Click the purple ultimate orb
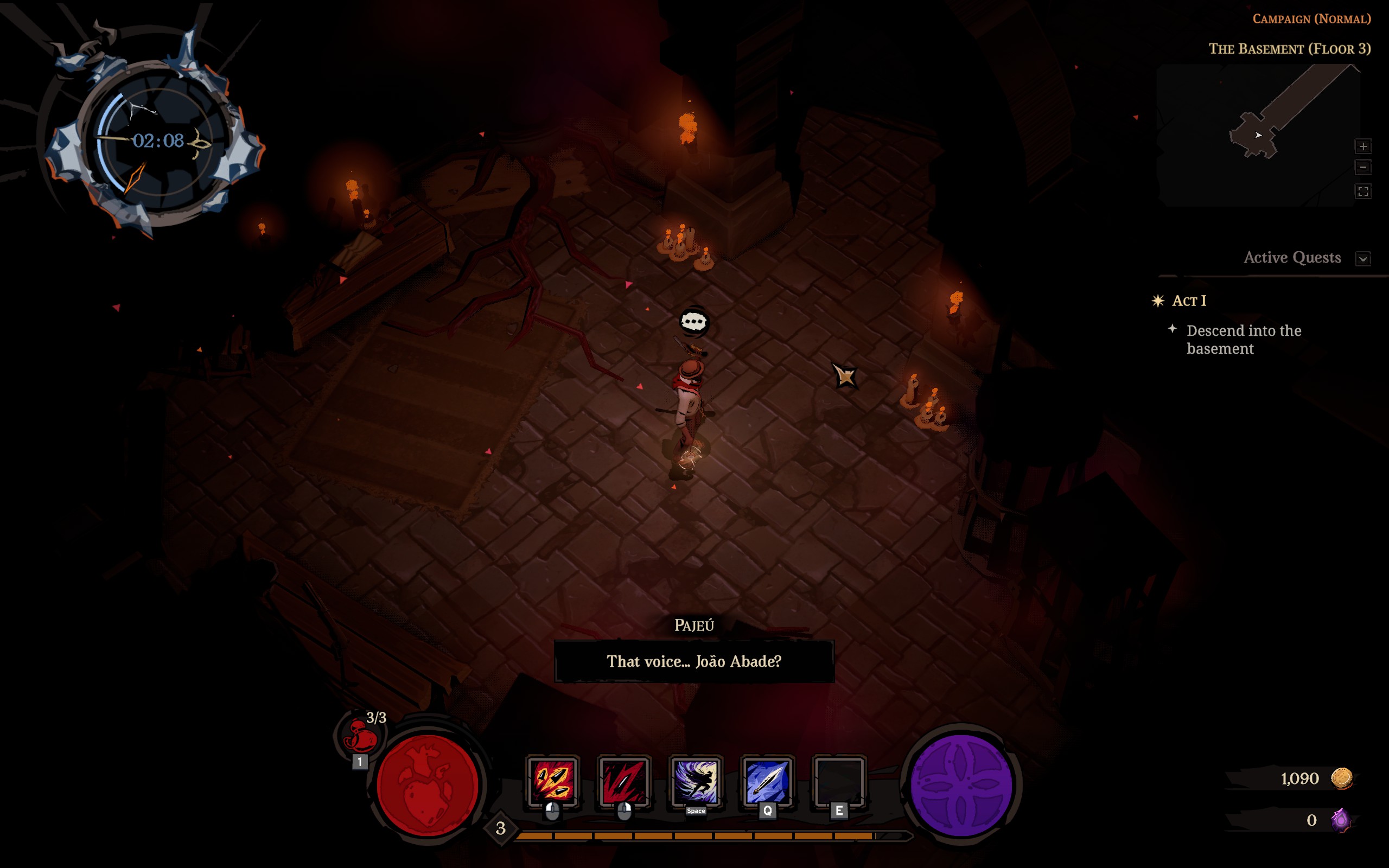Screen dimensions: 1389x868 [x=961, y=785]
